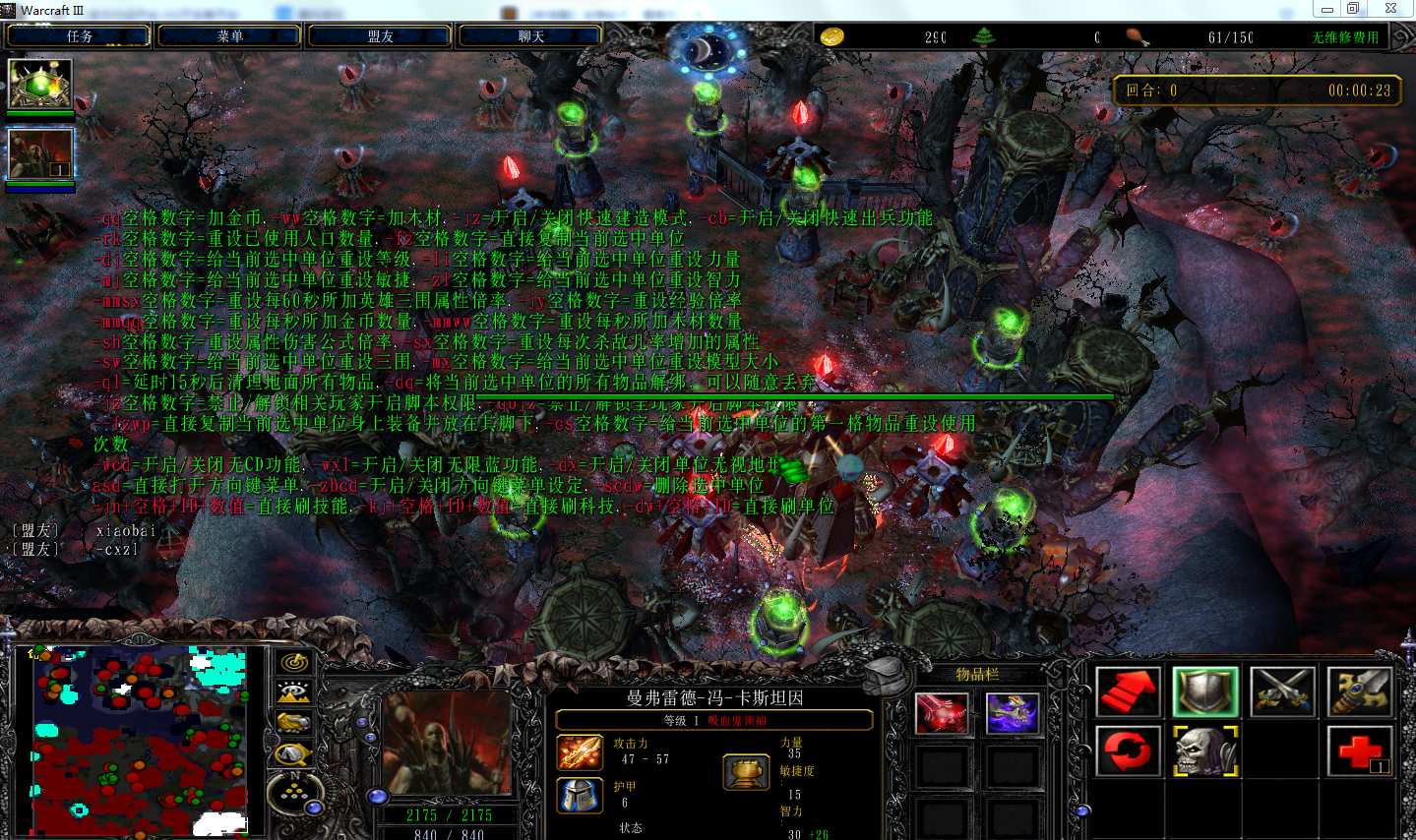This screenshot has width=1416, height=840.
Task: Open the 聊天 chat log
Action: pos(530,36)
